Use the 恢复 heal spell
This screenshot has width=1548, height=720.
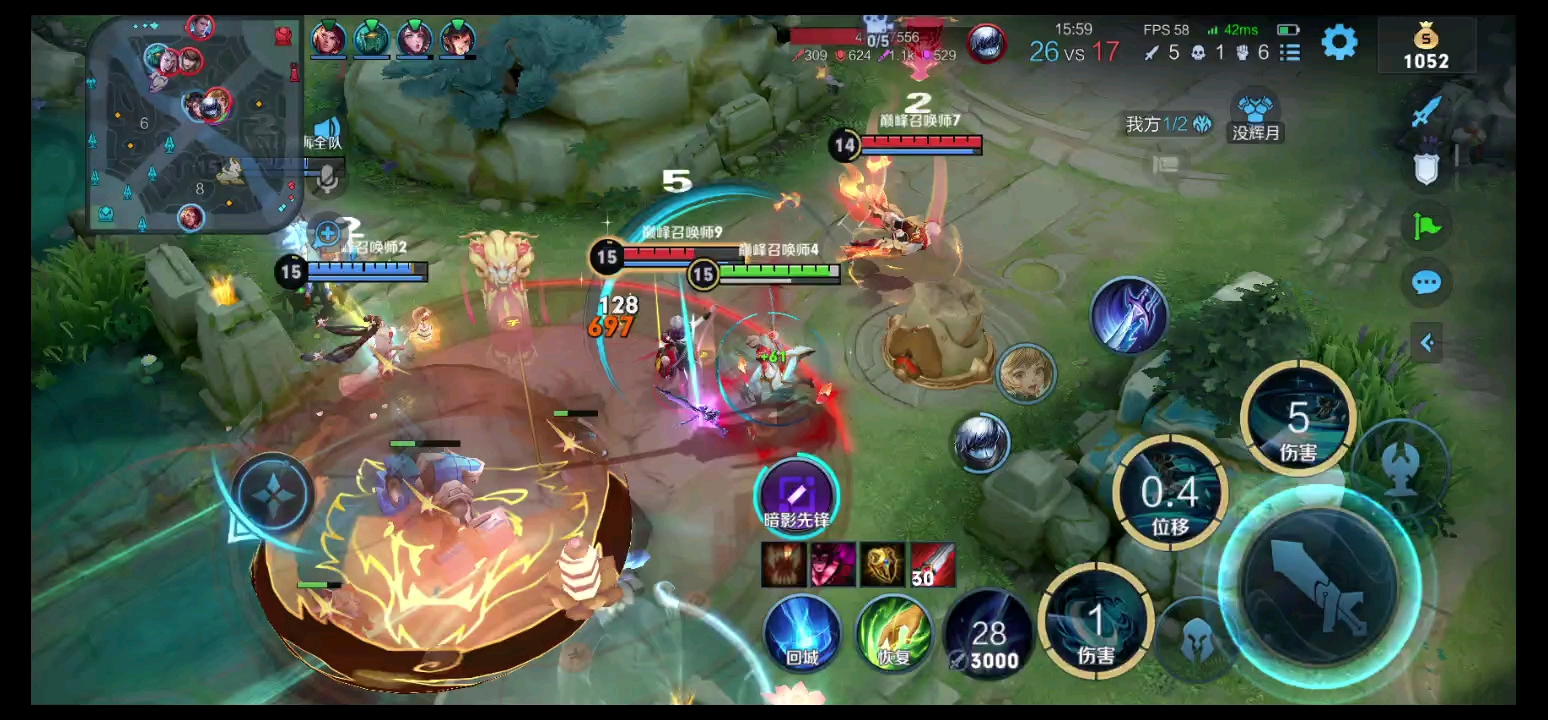(894, 632)
